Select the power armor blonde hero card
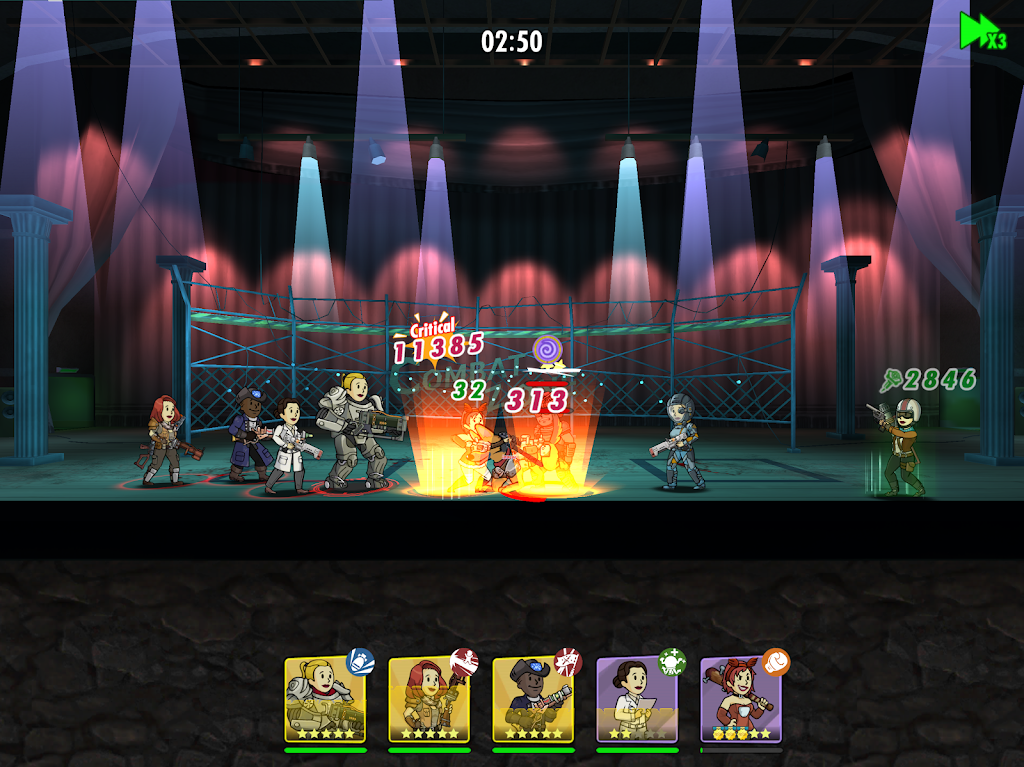The height and width of the screenshot is (767, 1024). [325, 699]
